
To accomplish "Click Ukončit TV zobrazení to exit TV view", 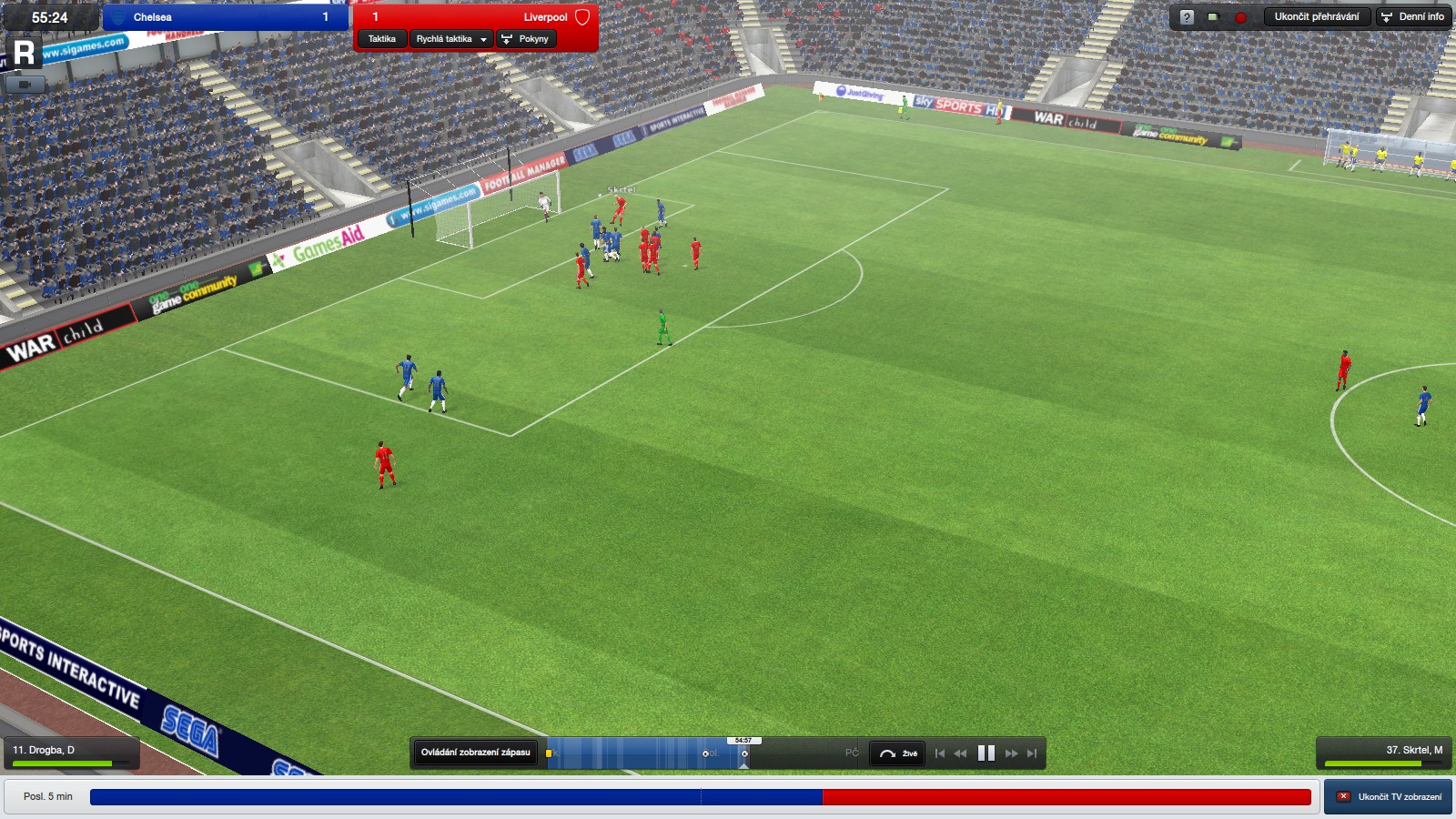I will click(1390, 797).
